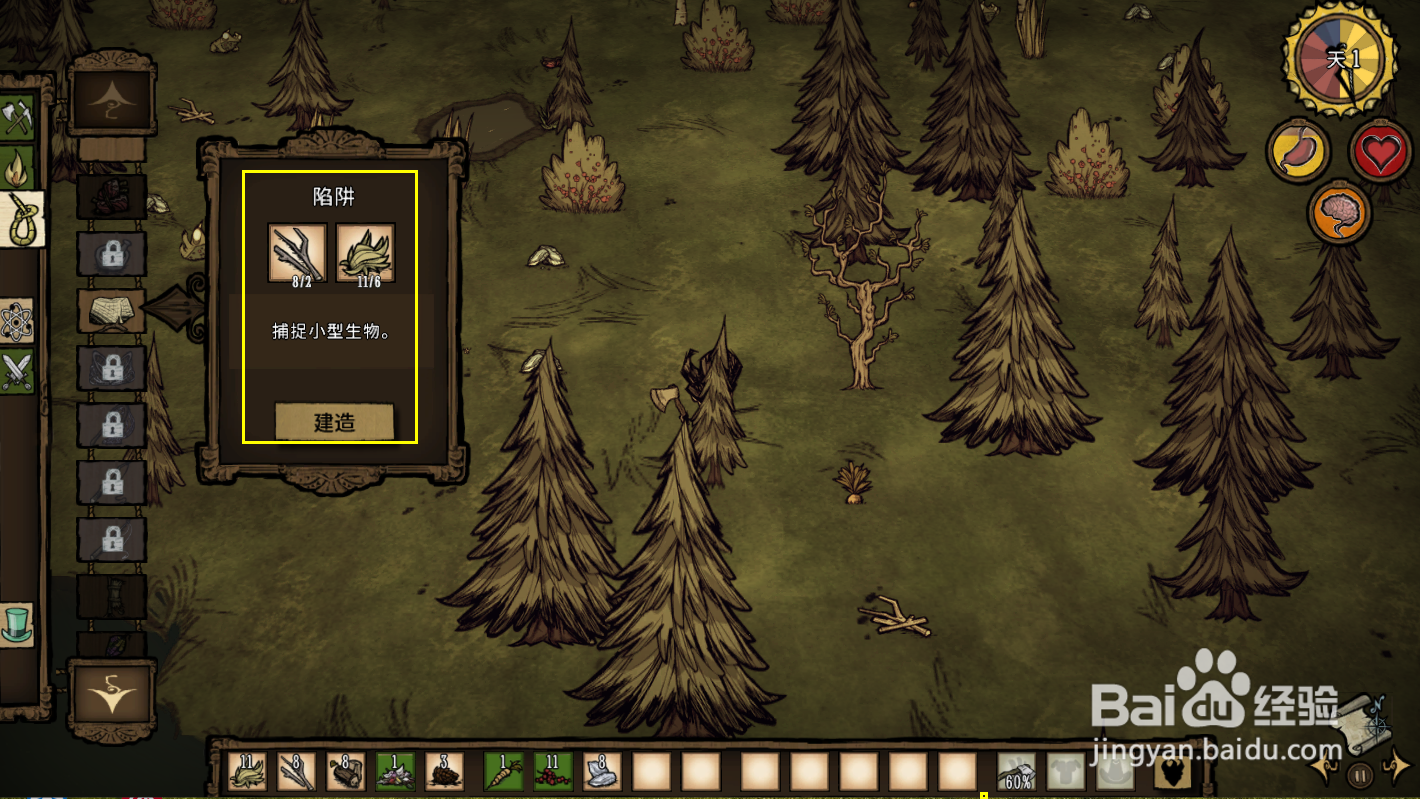Switch to the Fire crafting tab
1420x799 pixels.
[x=17, y=168]
